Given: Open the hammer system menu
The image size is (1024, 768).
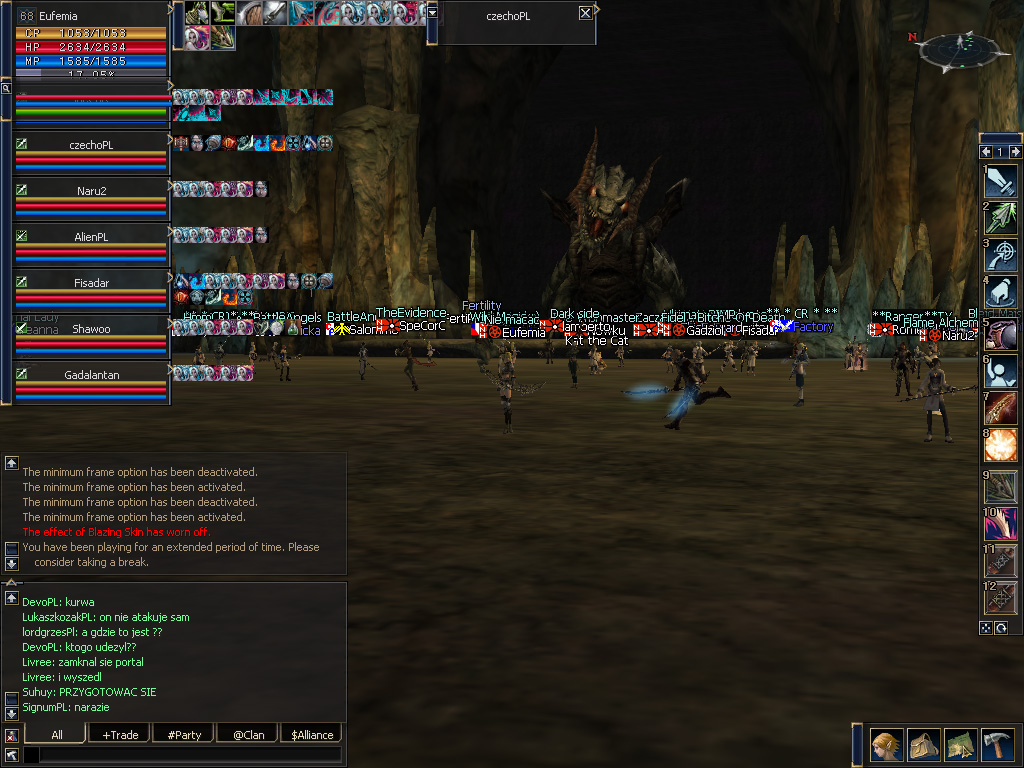Looking at the screenshot, I should coord(997,745).
